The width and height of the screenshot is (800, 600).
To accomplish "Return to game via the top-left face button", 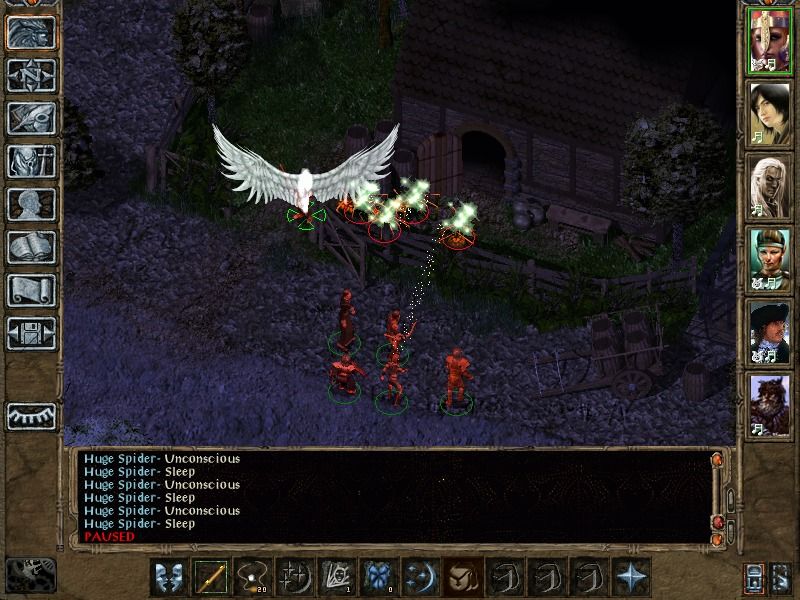I will click(31, 32).
